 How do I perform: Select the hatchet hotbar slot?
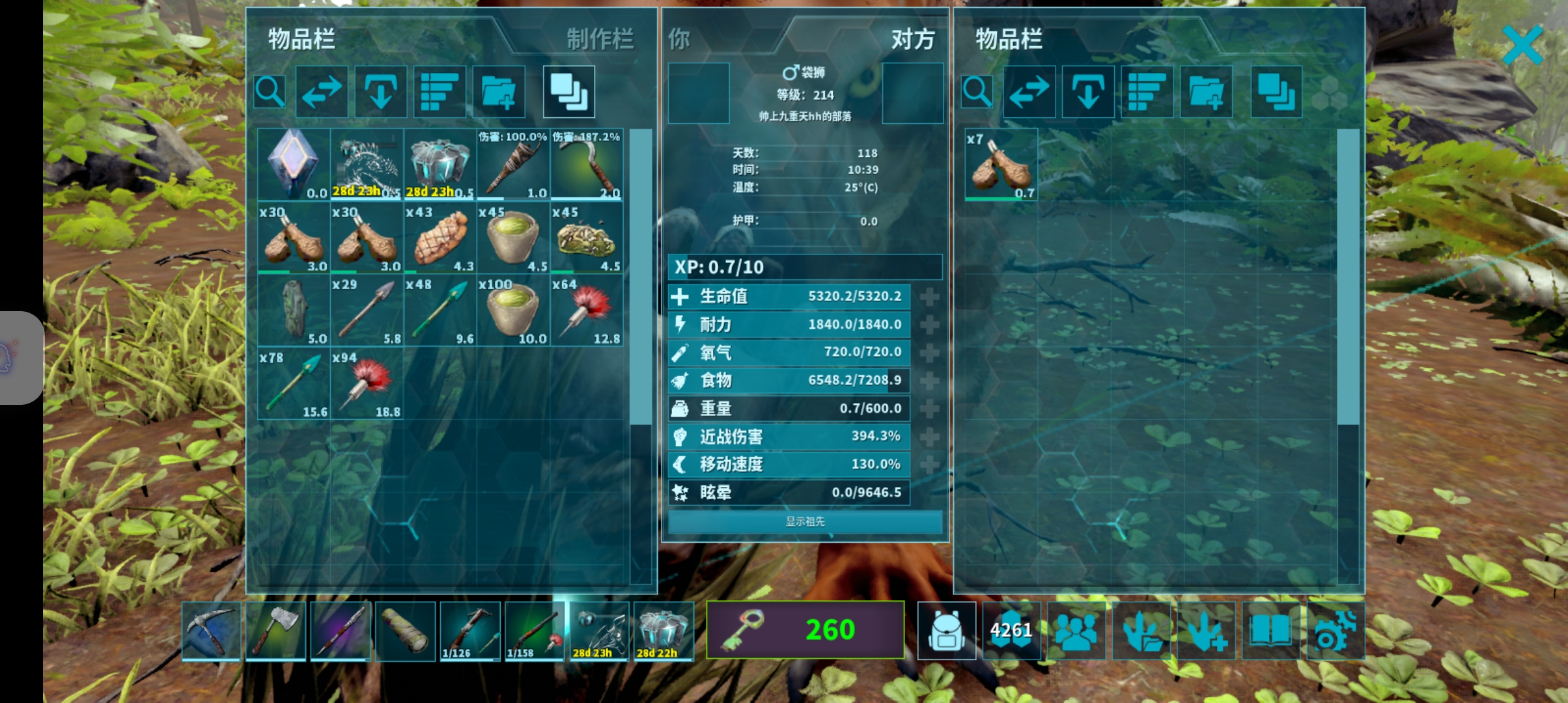point(275,630)
